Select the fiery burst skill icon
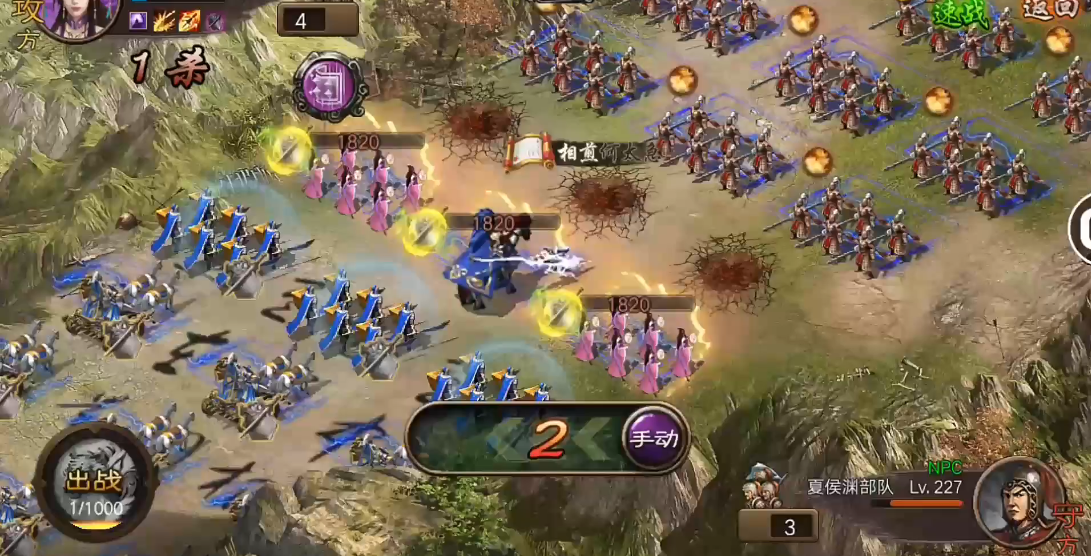 (x=164, y=20)
